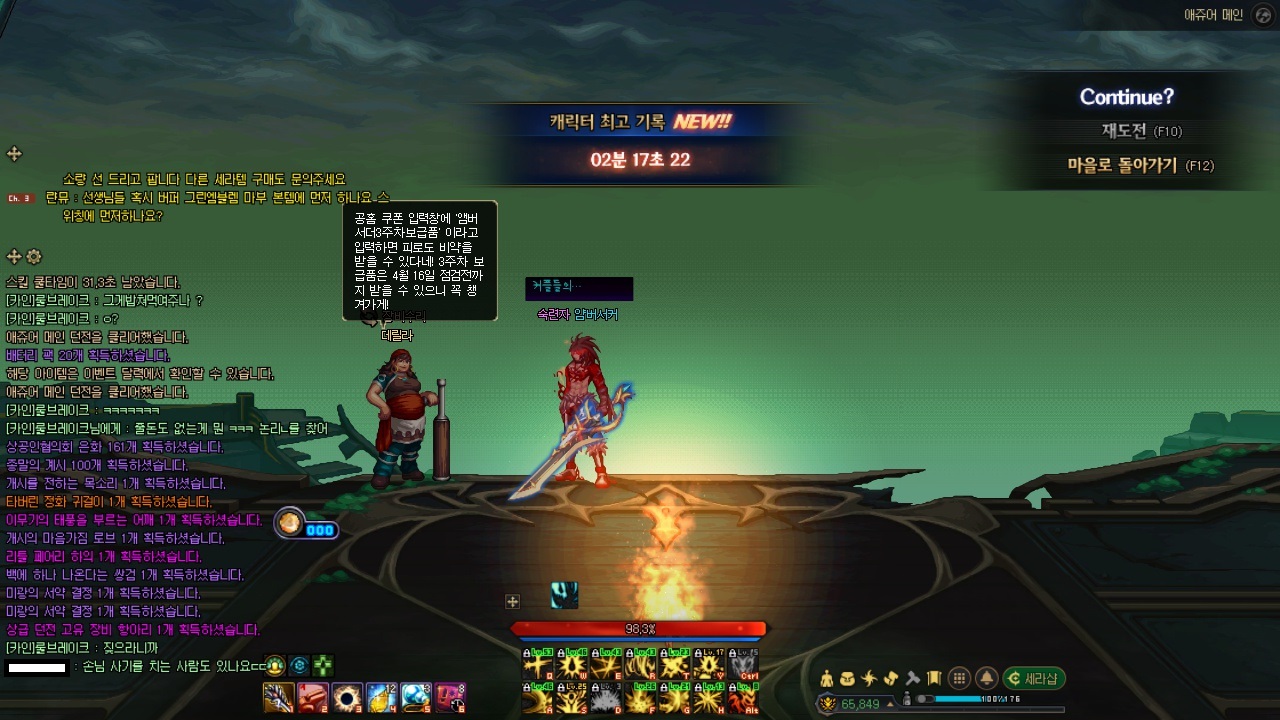Open chat settings gear icon

34,257
